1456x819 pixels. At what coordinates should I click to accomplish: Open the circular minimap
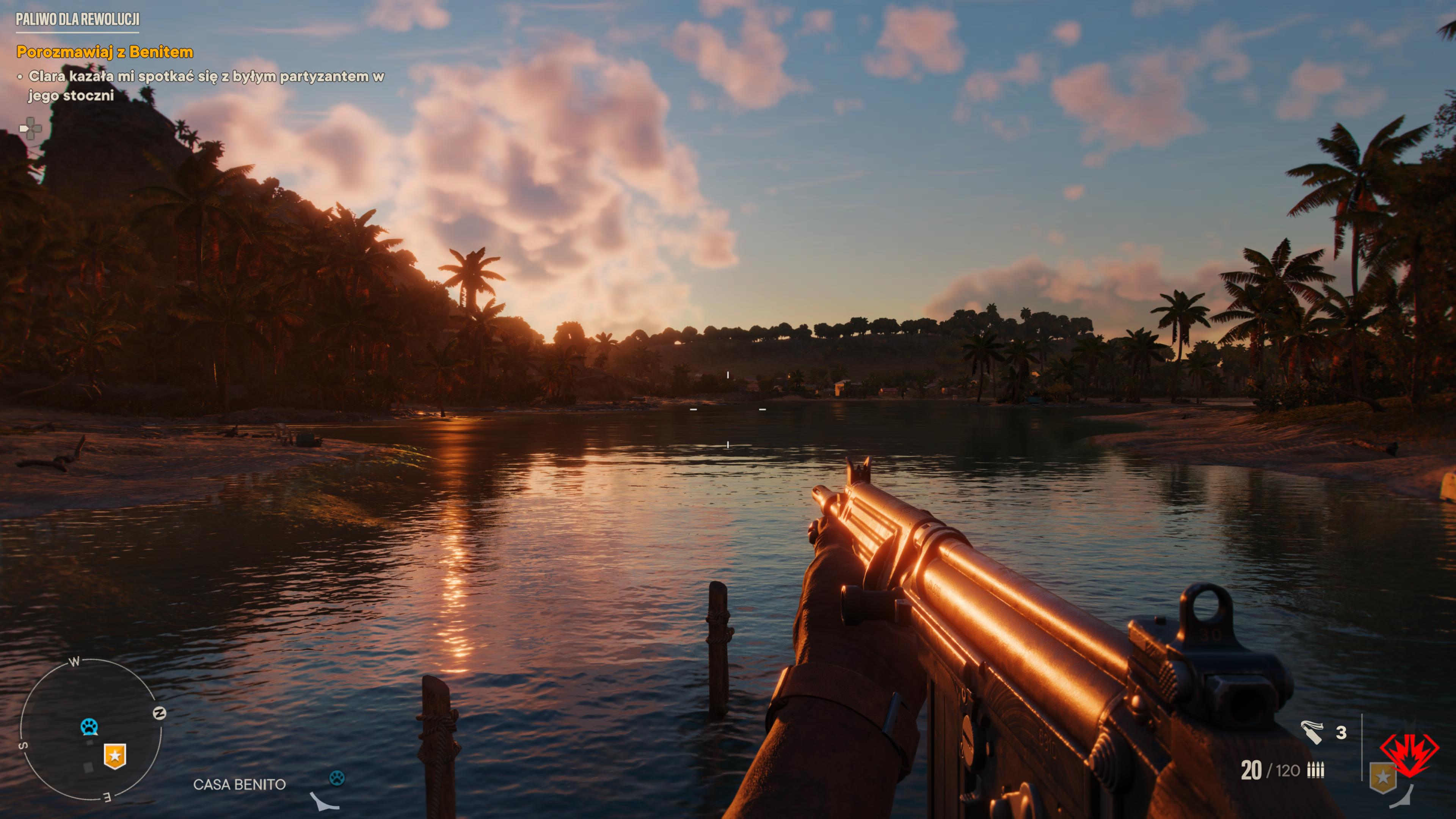91,730
